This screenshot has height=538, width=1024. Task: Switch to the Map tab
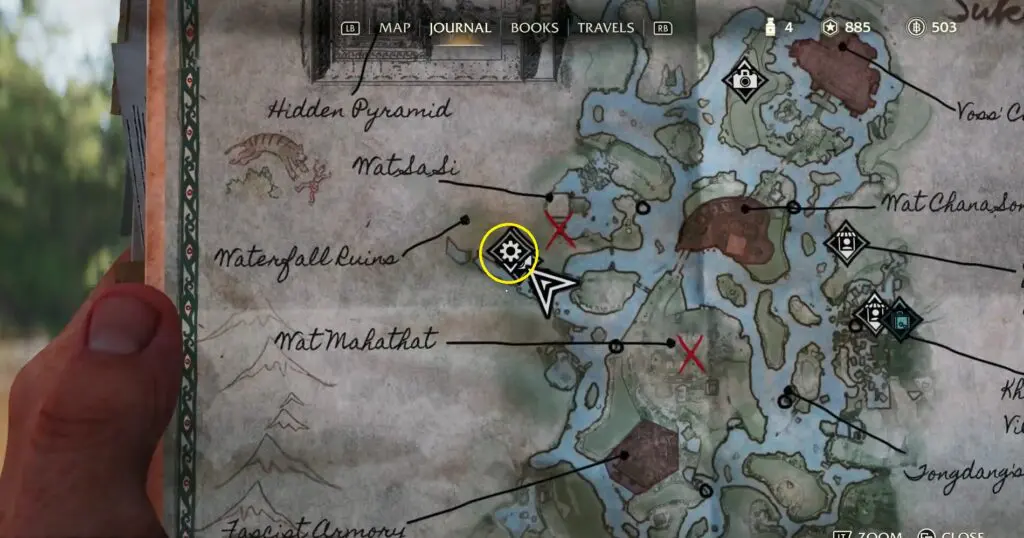(x=396, y=28)
